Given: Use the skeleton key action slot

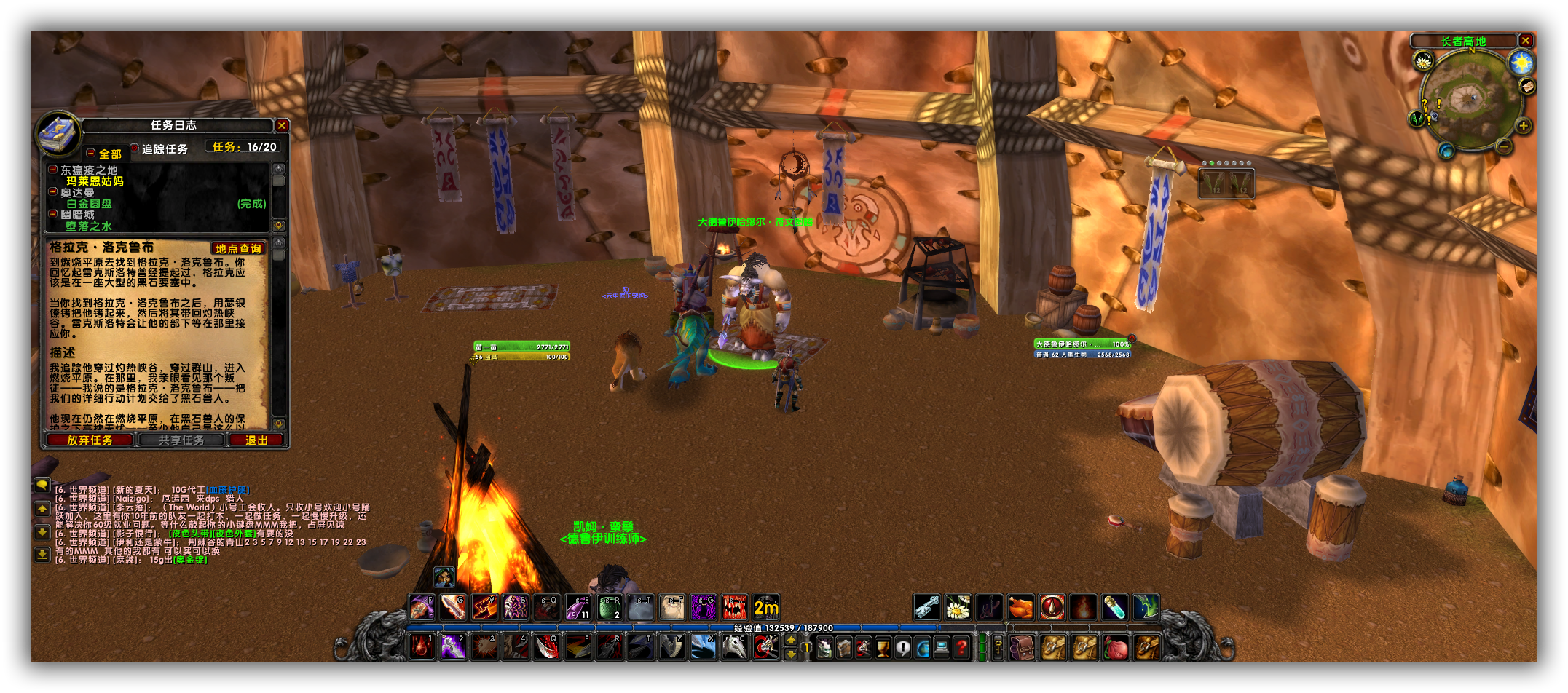Looking at the screenshot, I should pyautogui.click(x=926, y=607).
